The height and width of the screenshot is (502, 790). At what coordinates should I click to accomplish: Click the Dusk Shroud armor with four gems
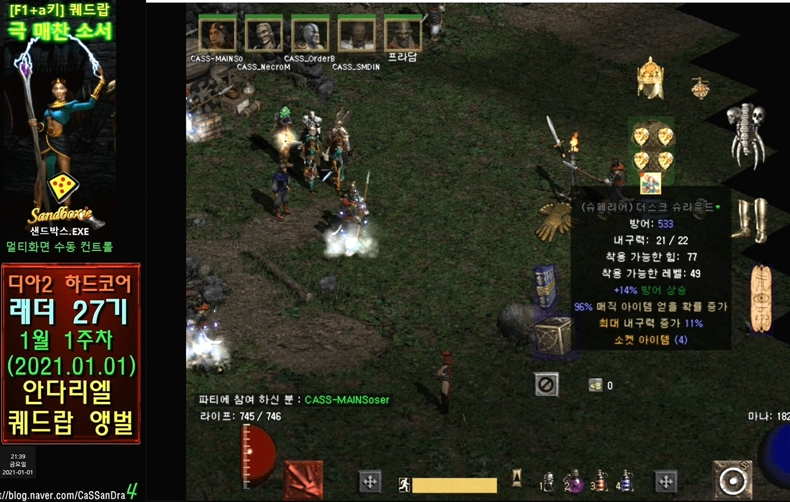pyautogui.click(x=651, y=148)
